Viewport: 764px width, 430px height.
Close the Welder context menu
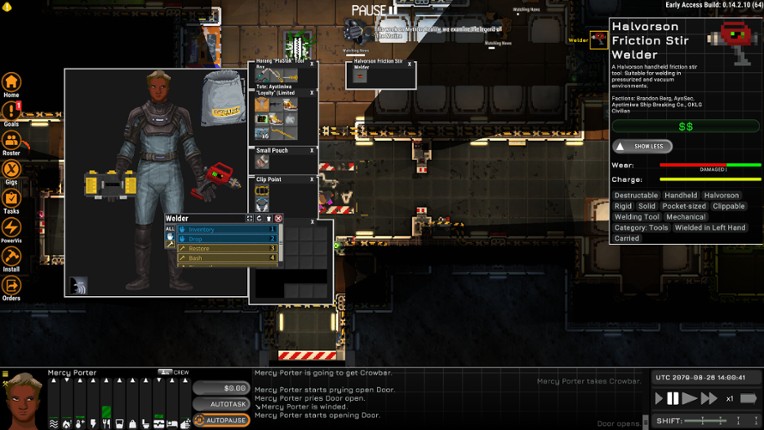(x=279, y=218)
